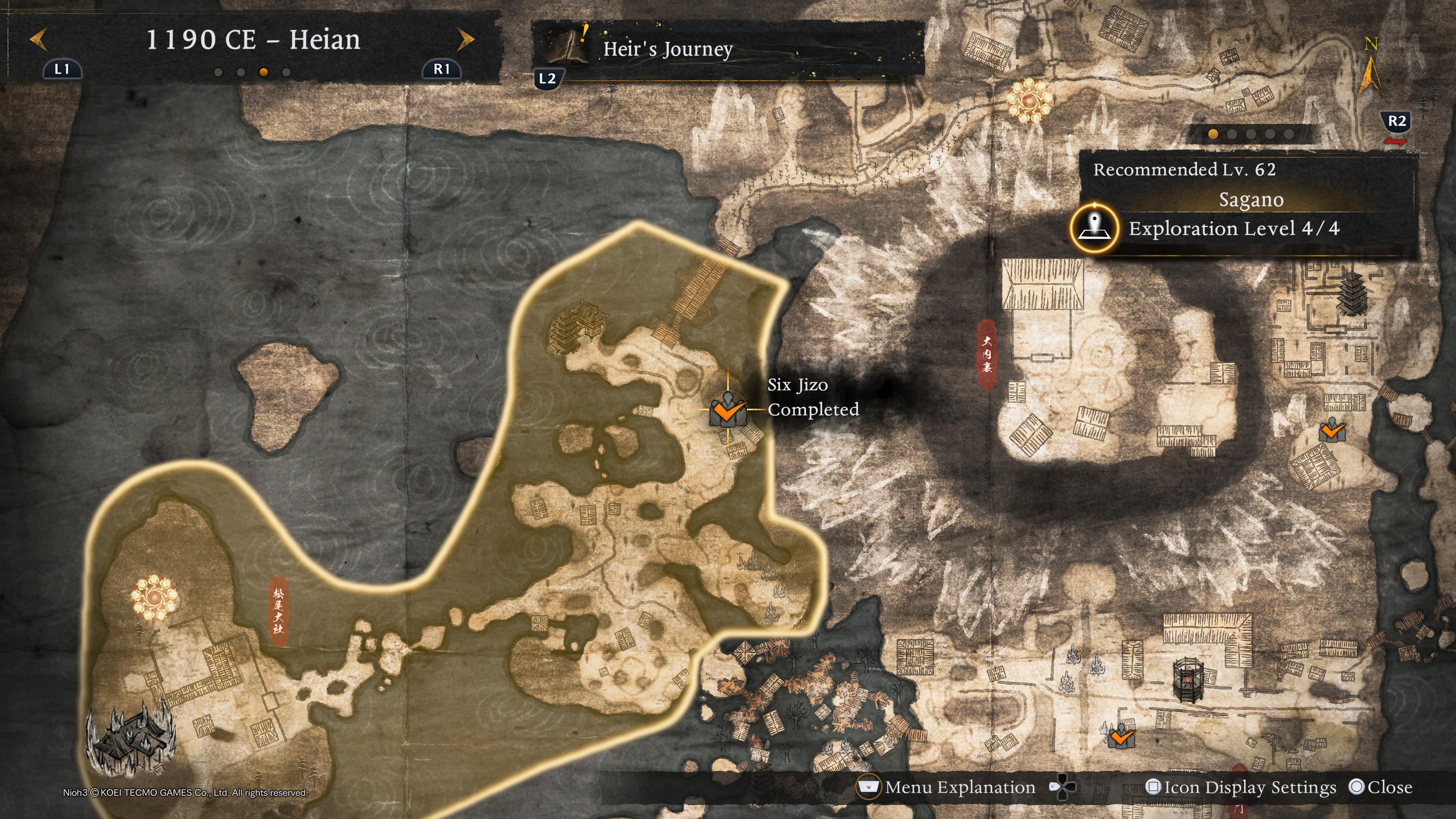Select the completed Six Jizo marker
This screenshot has width=1456, height=819.
tap(728, 410)
